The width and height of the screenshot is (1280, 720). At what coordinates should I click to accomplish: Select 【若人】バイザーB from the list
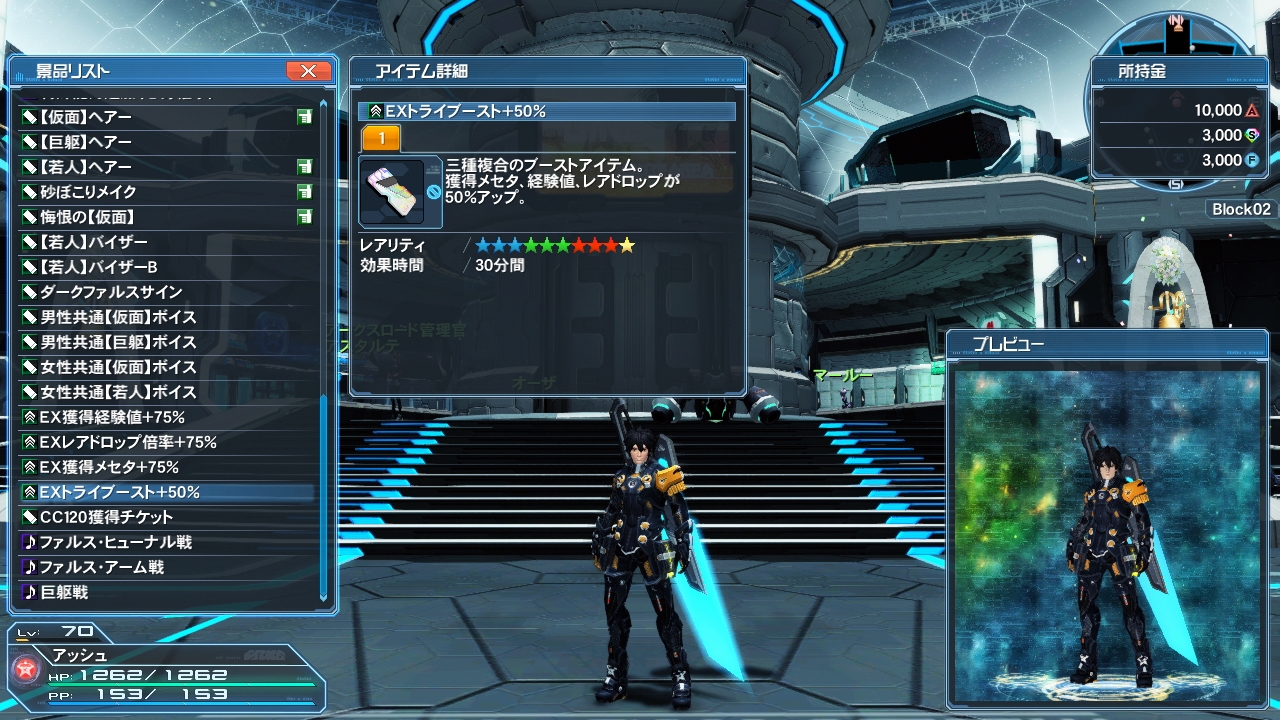tap(98, 267)
